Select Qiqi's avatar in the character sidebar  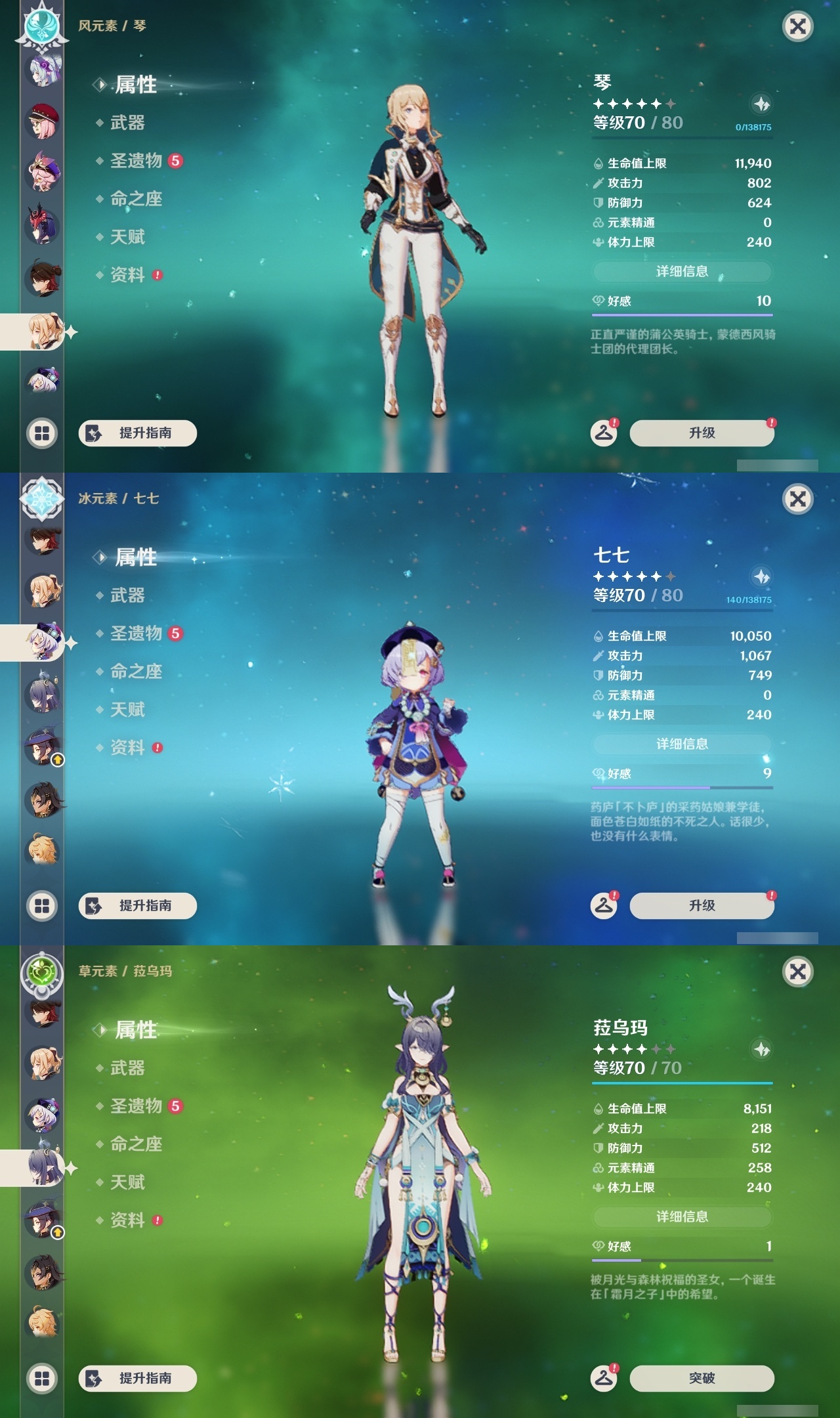(41, 643)
